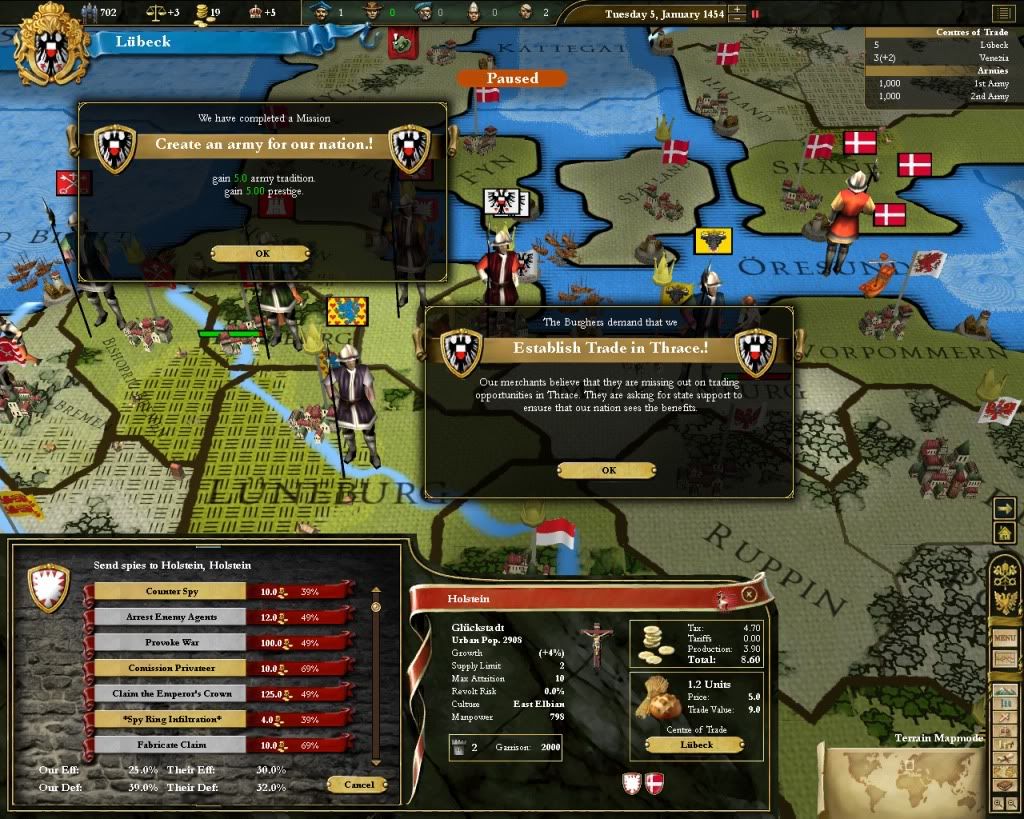Cancel the send spies window
The height and width of the screenshot is (819, 1024).
pos(357,784)
